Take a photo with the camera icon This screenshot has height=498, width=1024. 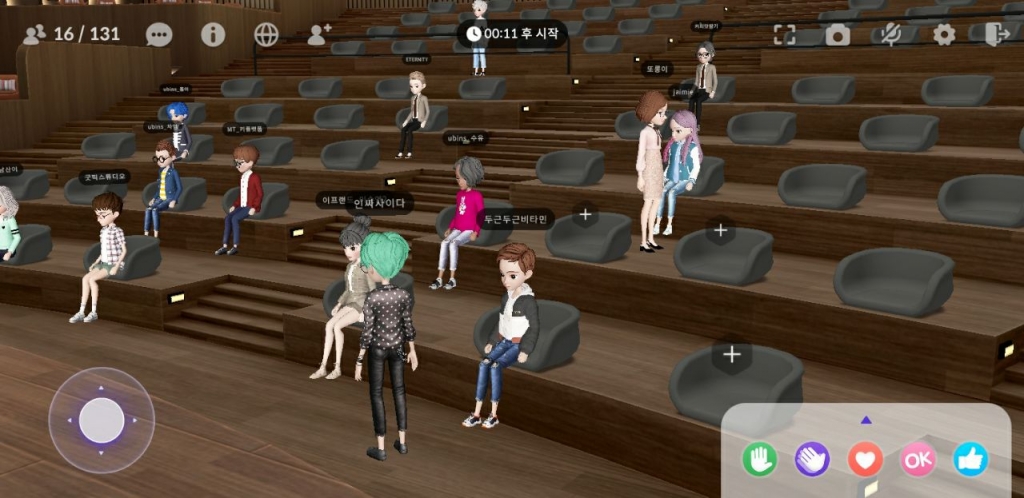pyautogui.click(x=837, y=35)
